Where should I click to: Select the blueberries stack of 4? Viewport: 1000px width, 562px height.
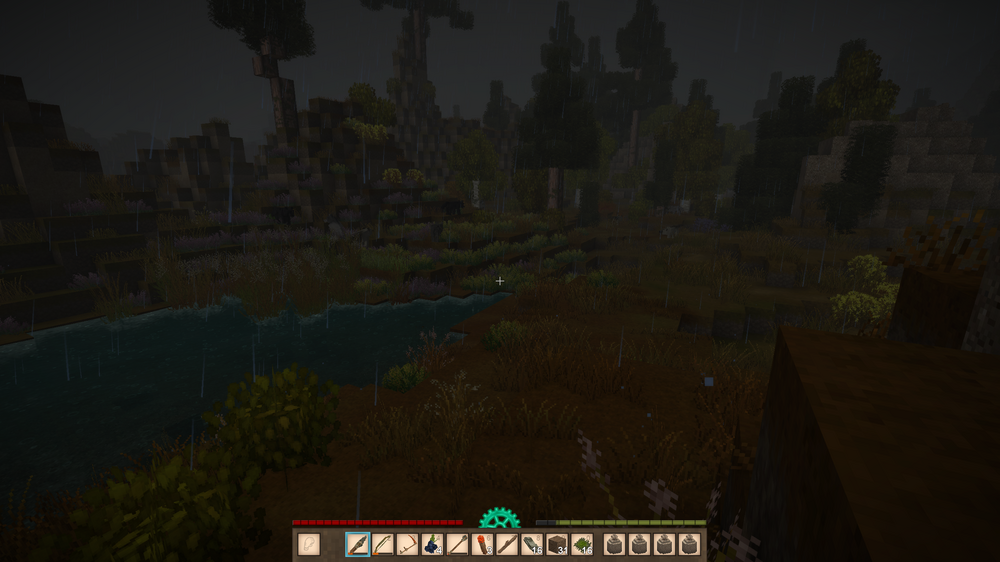[433, 544]
